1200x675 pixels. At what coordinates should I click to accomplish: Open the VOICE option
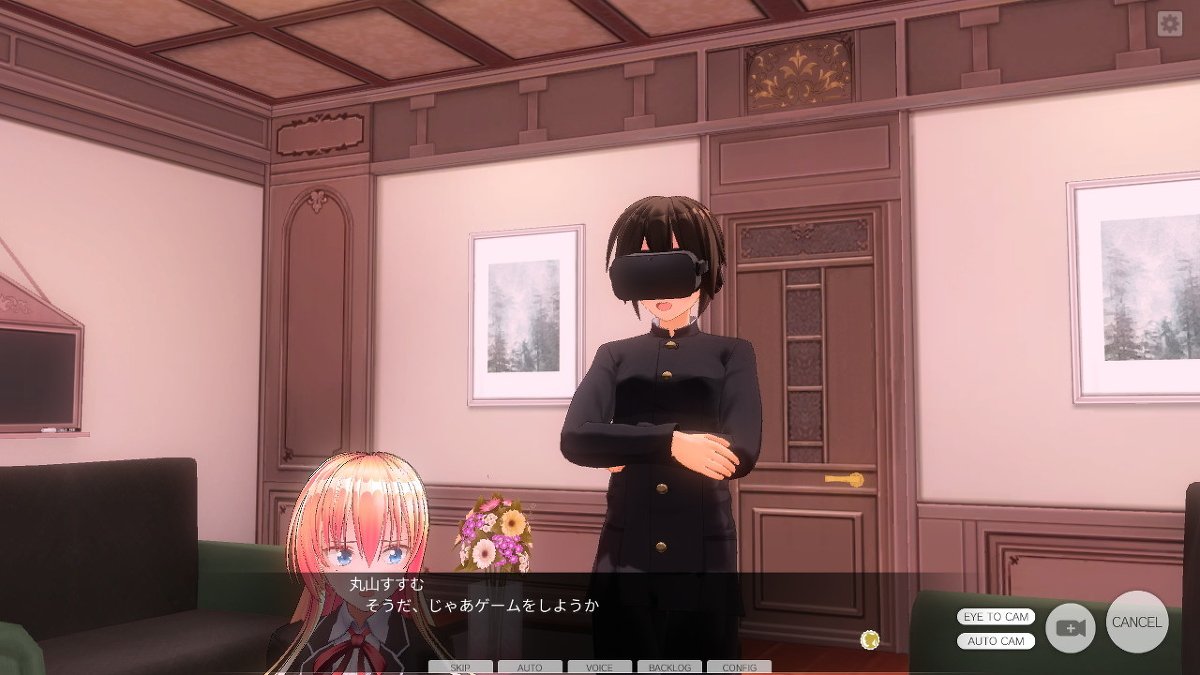pos(599,667)
